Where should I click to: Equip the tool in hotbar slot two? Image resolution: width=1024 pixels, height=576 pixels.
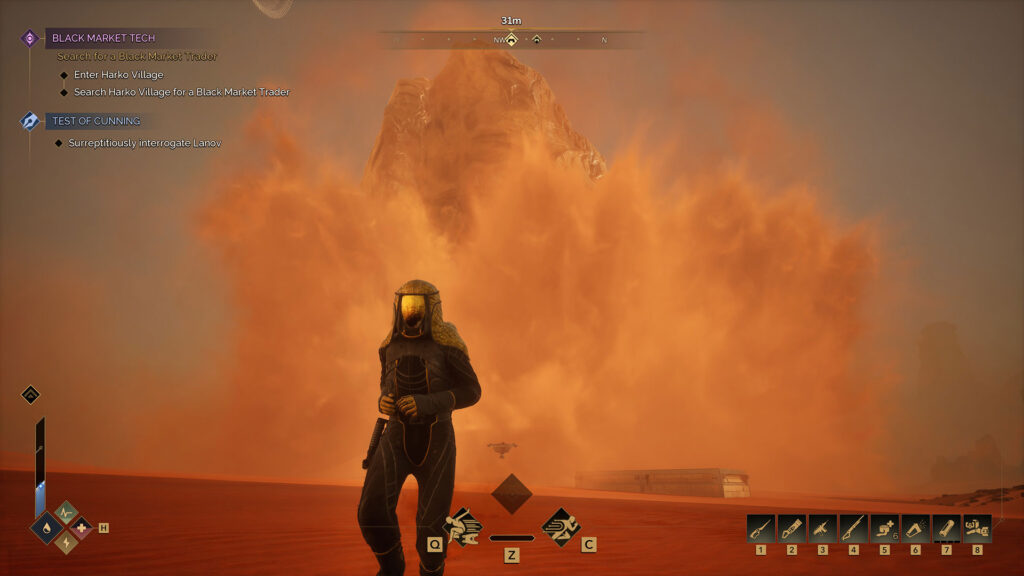(x=792, y=528)
